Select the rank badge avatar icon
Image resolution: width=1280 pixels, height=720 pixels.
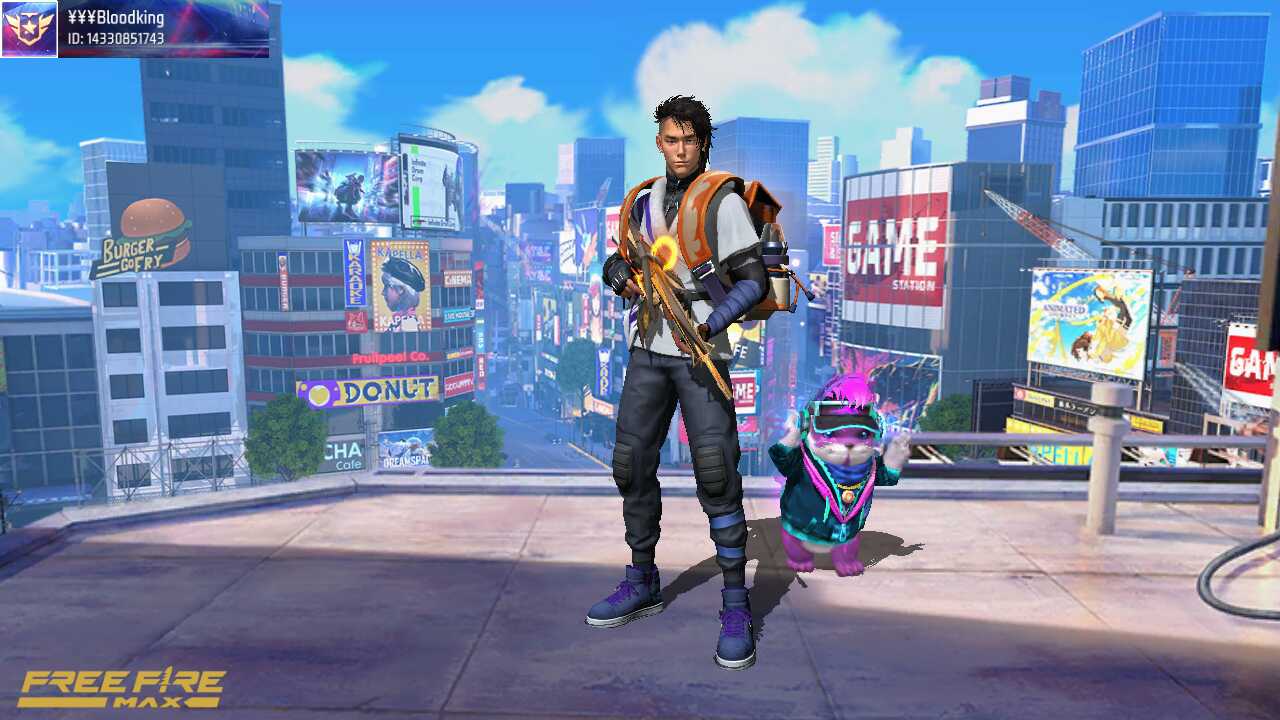[27, 26]
